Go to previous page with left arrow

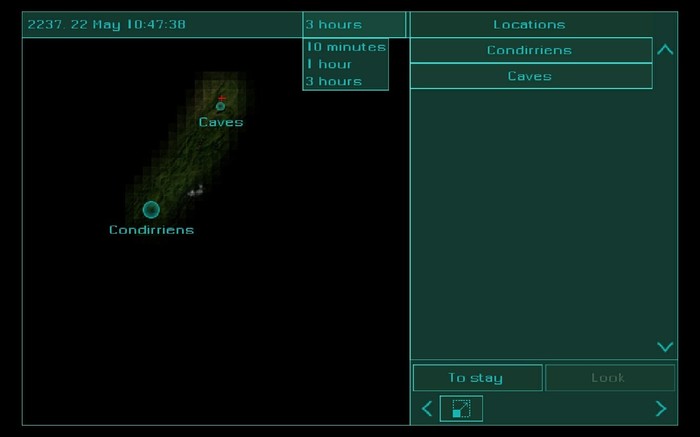(427, 408)
